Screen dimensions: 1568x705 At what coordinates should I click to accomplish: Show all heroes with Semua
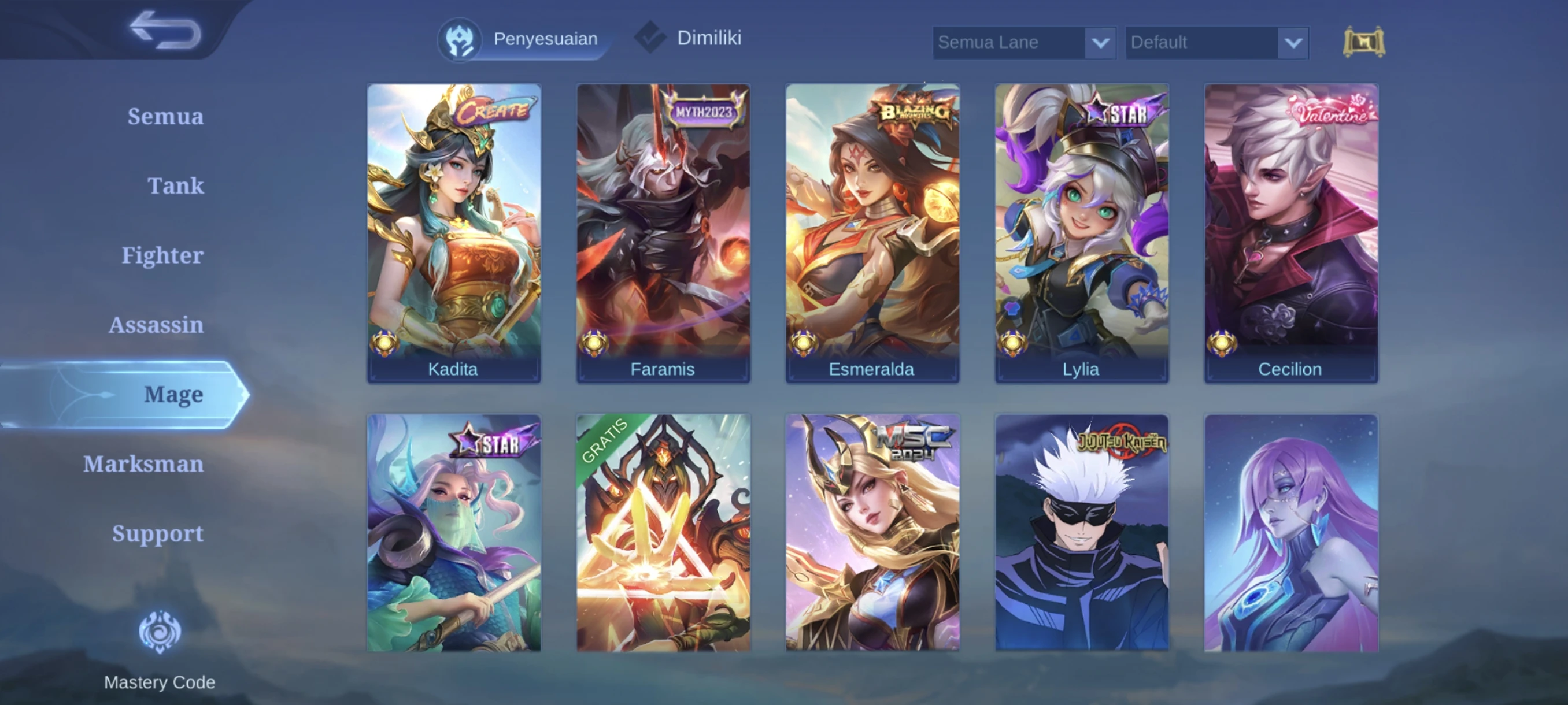(165, 116)
